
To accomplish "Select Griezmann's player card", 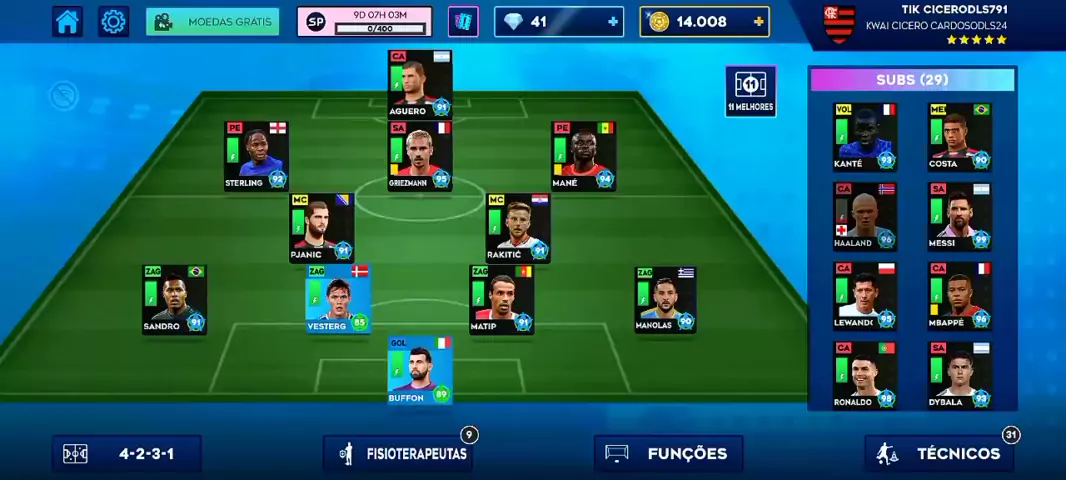I will pos(420,156).
